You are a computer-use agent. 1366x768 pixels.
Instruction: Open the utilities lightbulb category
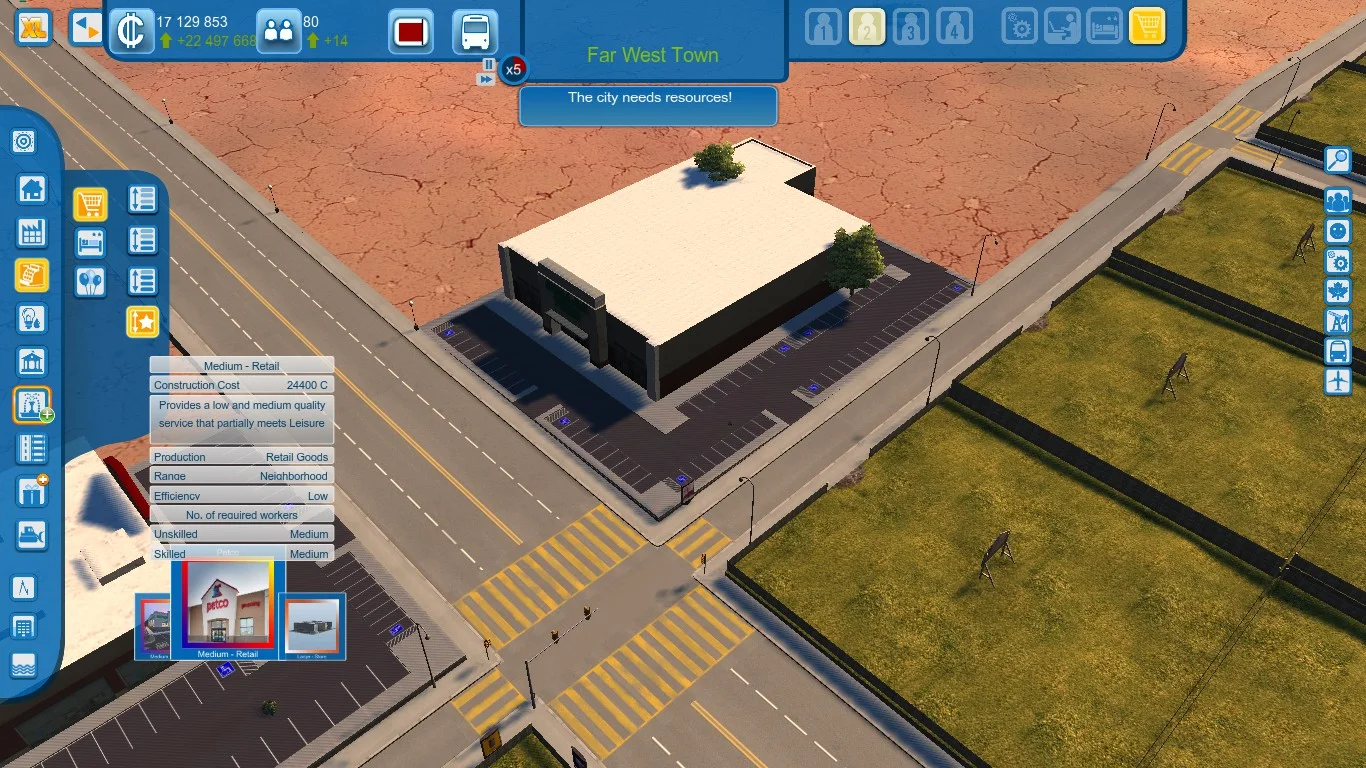click(x=32, y=318)
